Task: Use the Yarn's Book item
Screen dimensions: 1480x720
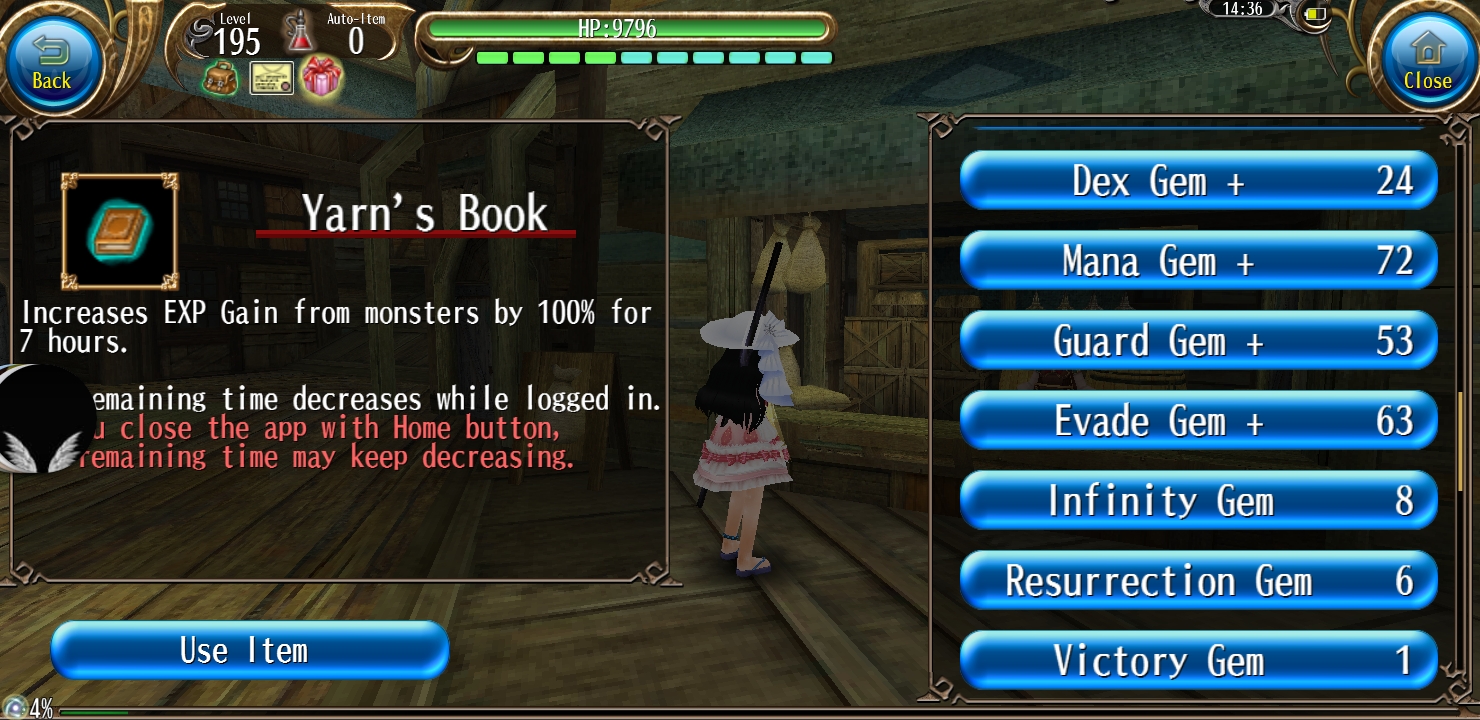Action: pyautogui.click(x=249, y=651)
